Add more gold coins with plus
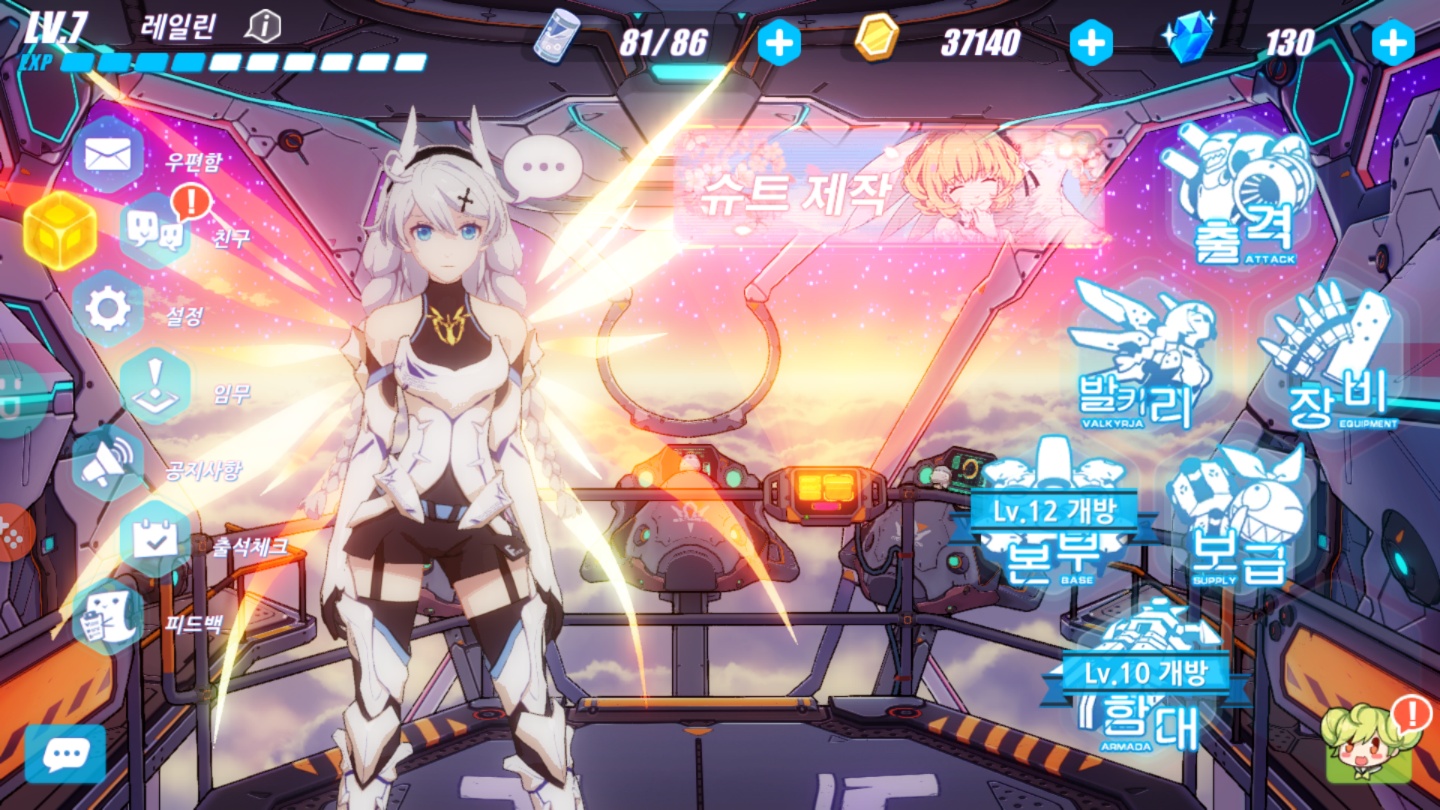The image size is (1440, 810). tap(1091, 42)
